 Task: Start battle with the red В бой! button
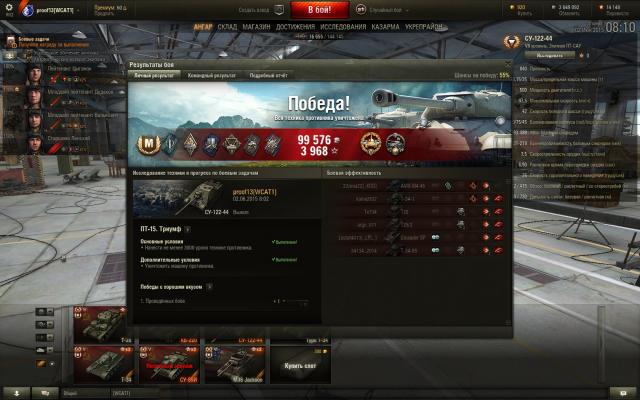(320, 9)
